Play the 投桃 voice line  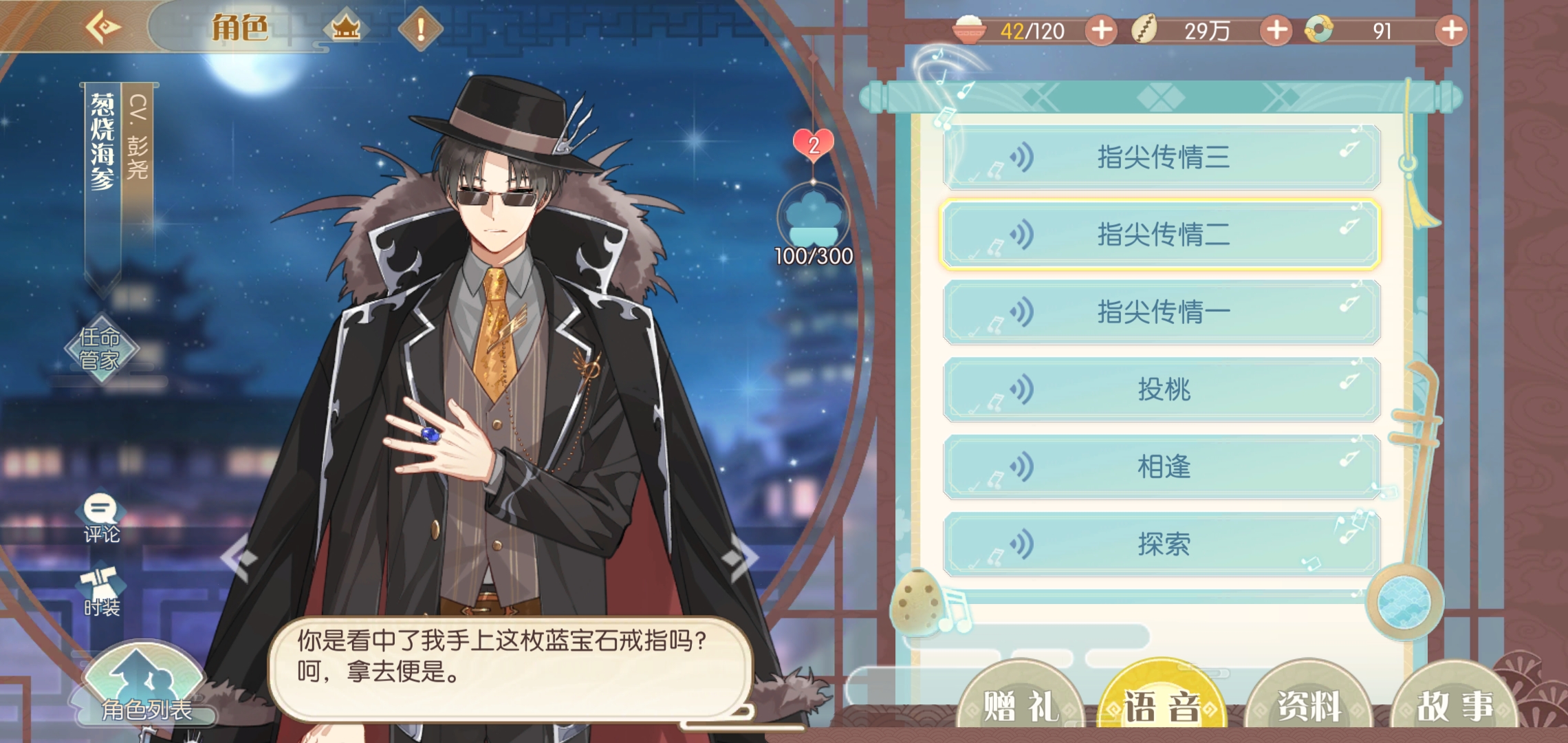point(1162,389)
